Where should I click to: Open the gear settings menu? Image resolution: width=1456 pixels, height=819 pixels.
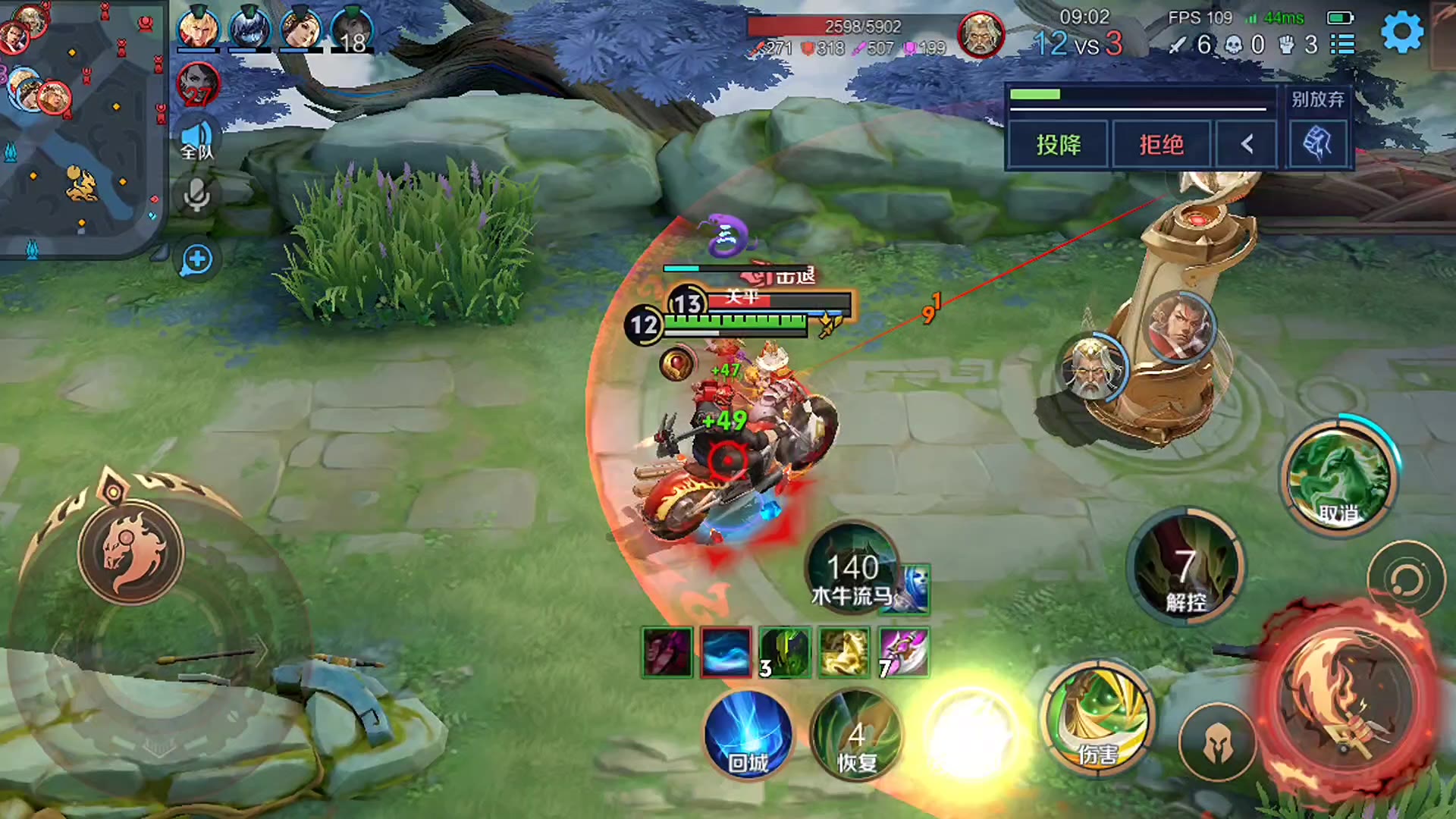click(1402, 33)
